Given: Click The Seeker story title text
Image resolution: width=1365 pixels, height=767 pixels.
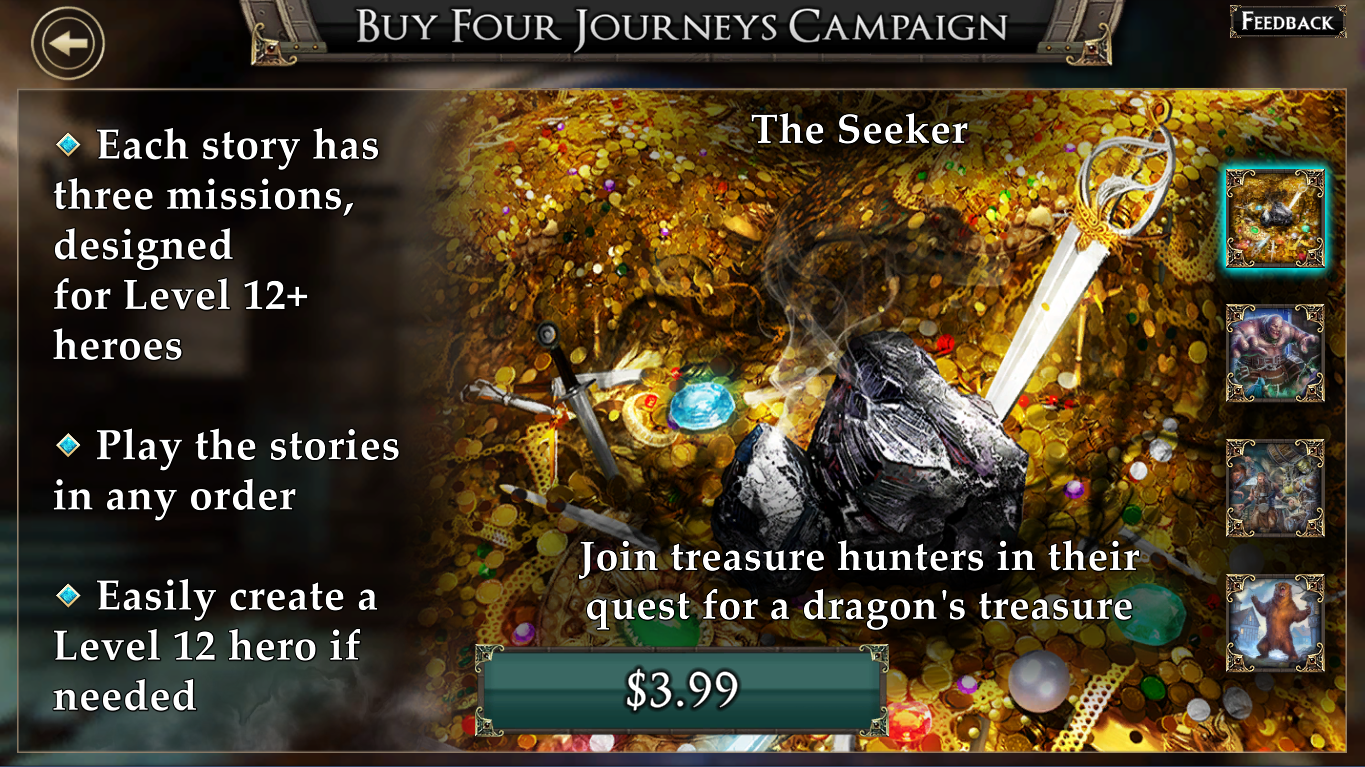Looking at the screenshot, I should 860,130.
